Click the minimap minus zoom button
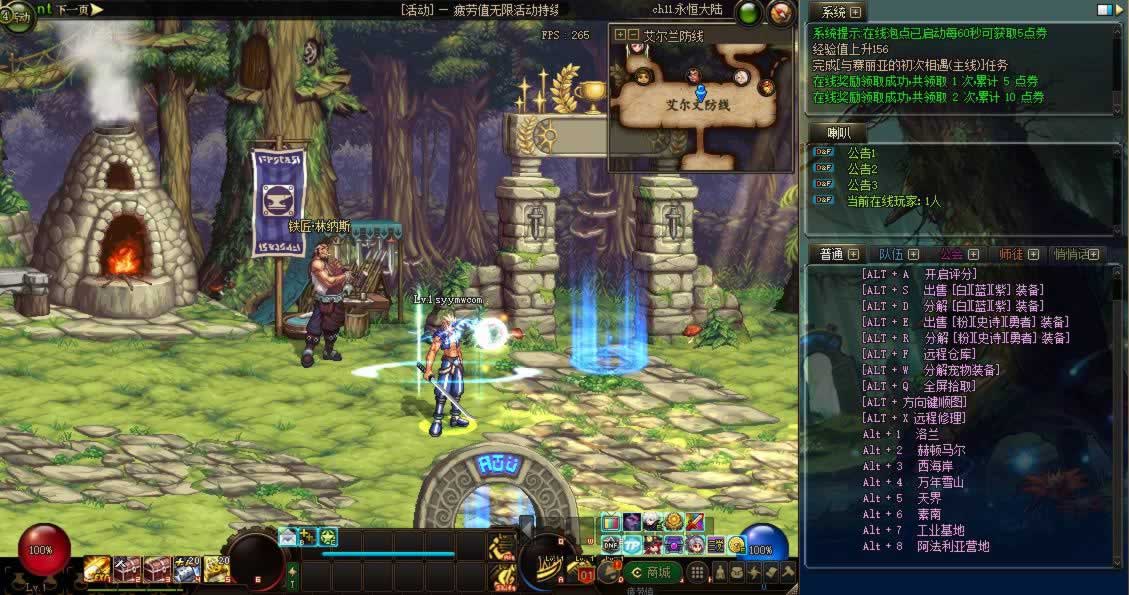Viewport: 1129px width, 595px height. (x=633, y=34)
